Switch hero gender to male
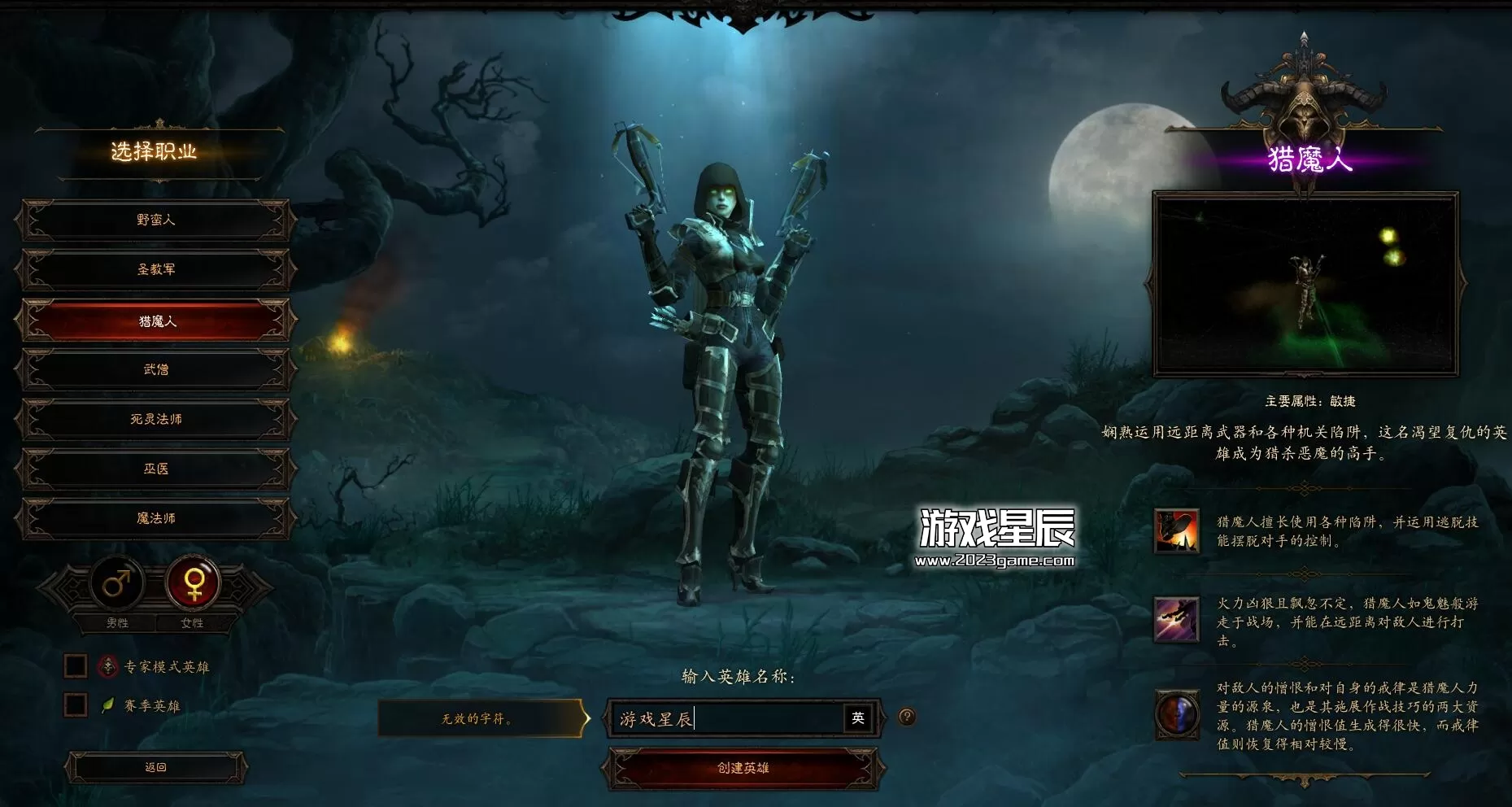 [117, 583]
